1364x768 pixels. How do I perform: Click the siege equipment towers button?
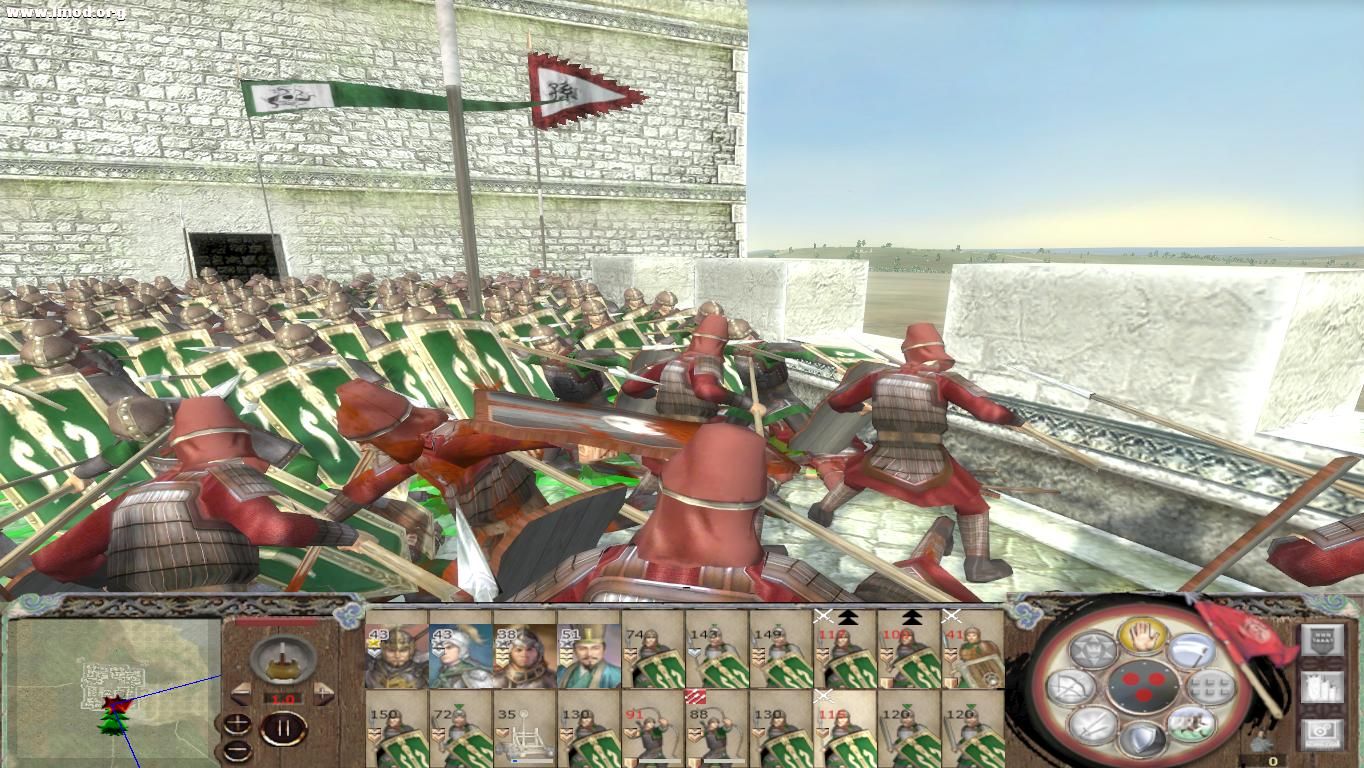tap(1323, 687)
